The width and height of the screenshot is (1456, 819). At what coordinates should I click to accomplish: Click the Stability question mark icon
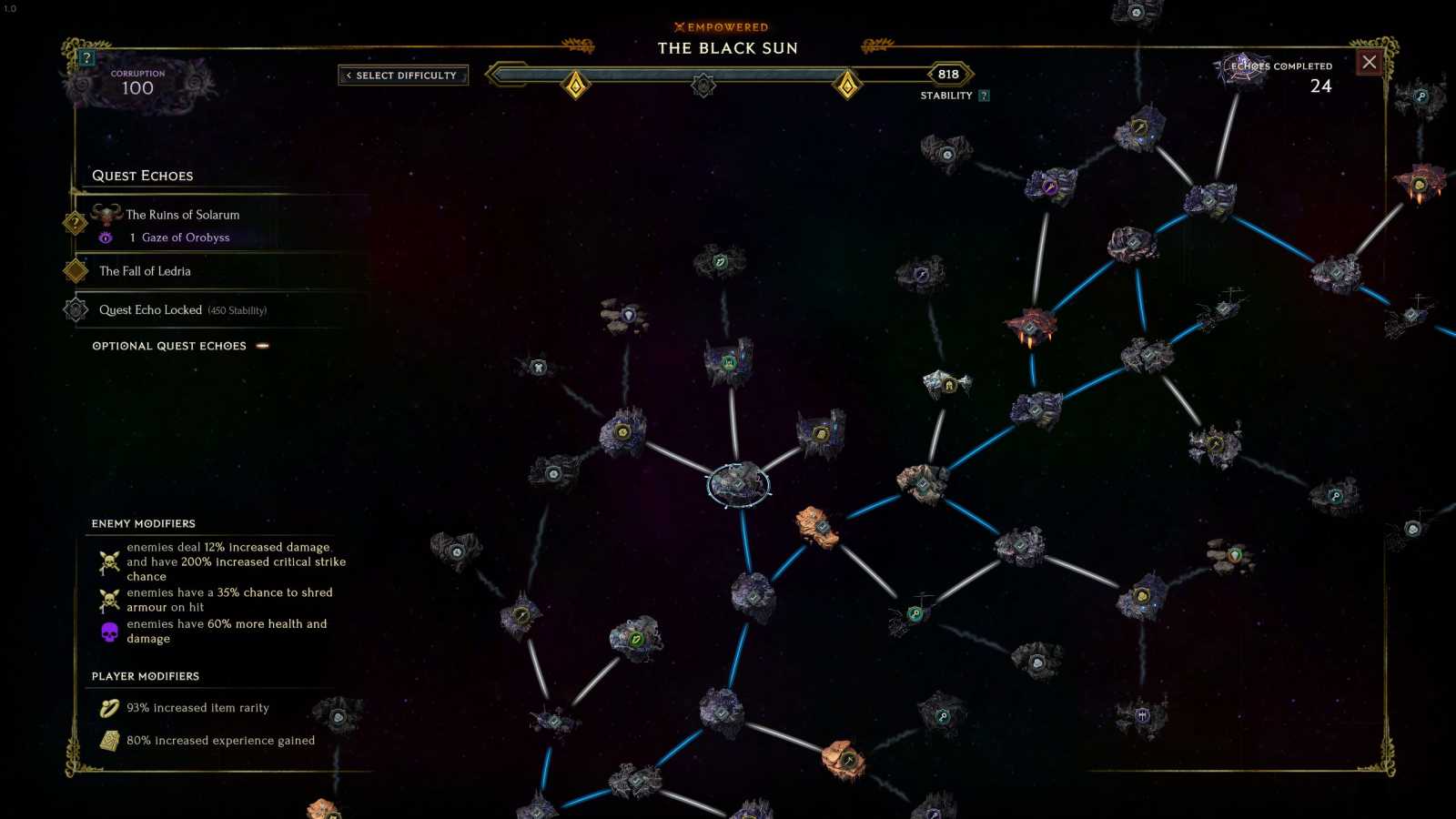click(983, 95)
